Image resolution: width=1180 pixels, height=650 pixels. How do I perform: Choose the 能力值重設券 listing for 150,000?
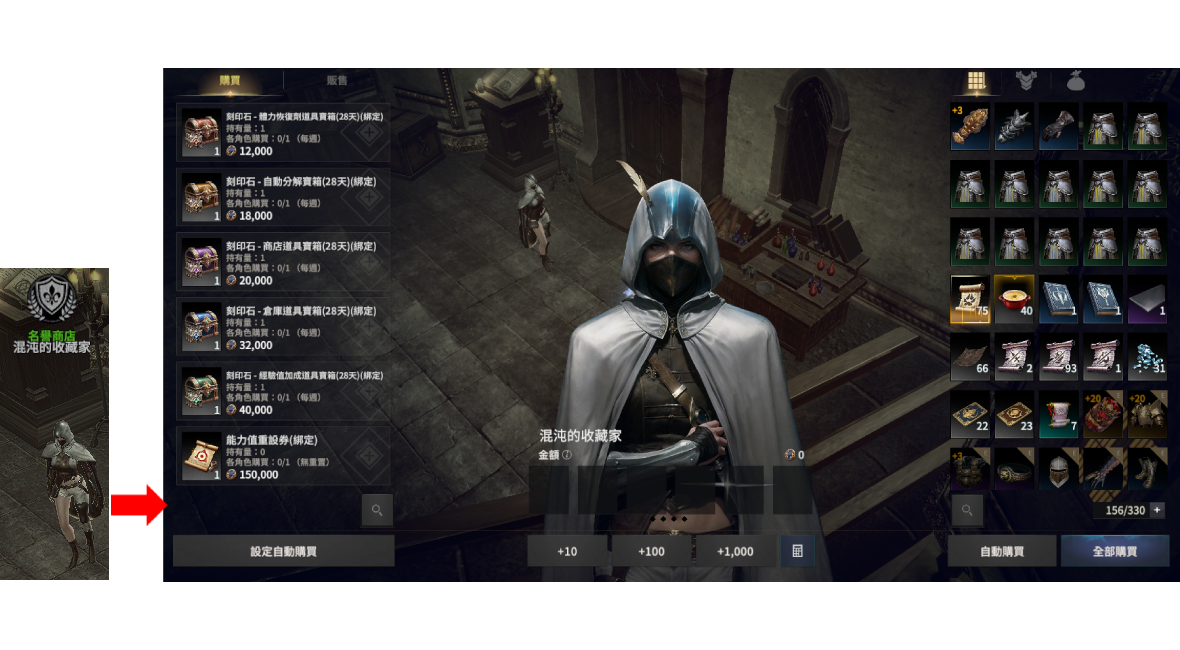tap(284, 457)
